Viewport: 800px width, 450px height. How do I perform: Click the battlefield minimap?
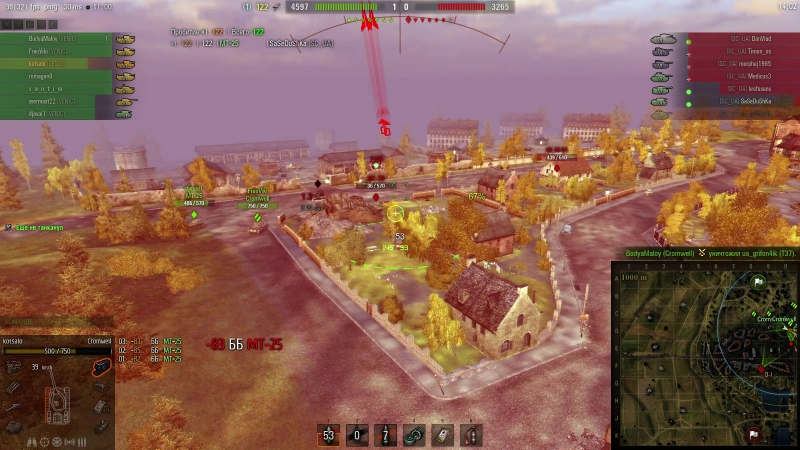point(705,356)
